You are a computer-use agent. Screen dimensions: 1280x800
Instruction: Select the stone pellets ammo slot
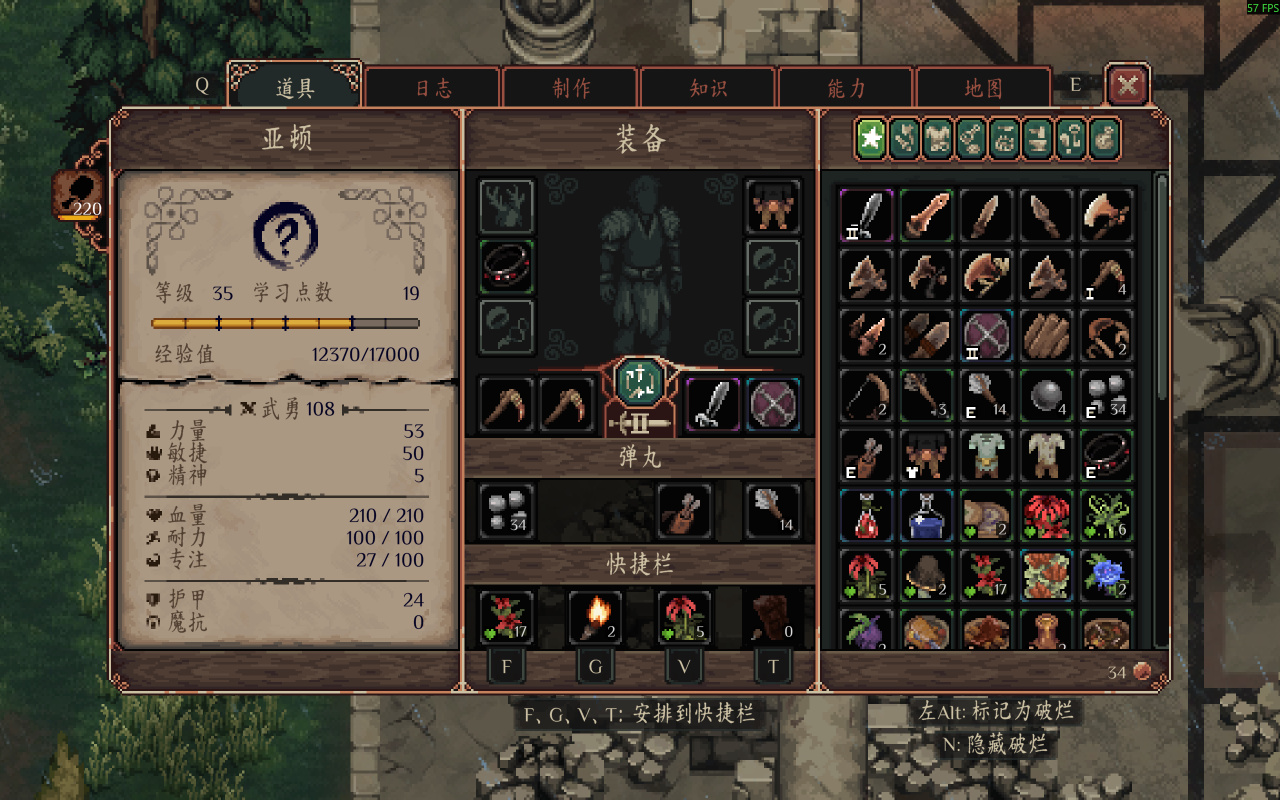click(x=507, y=510)
